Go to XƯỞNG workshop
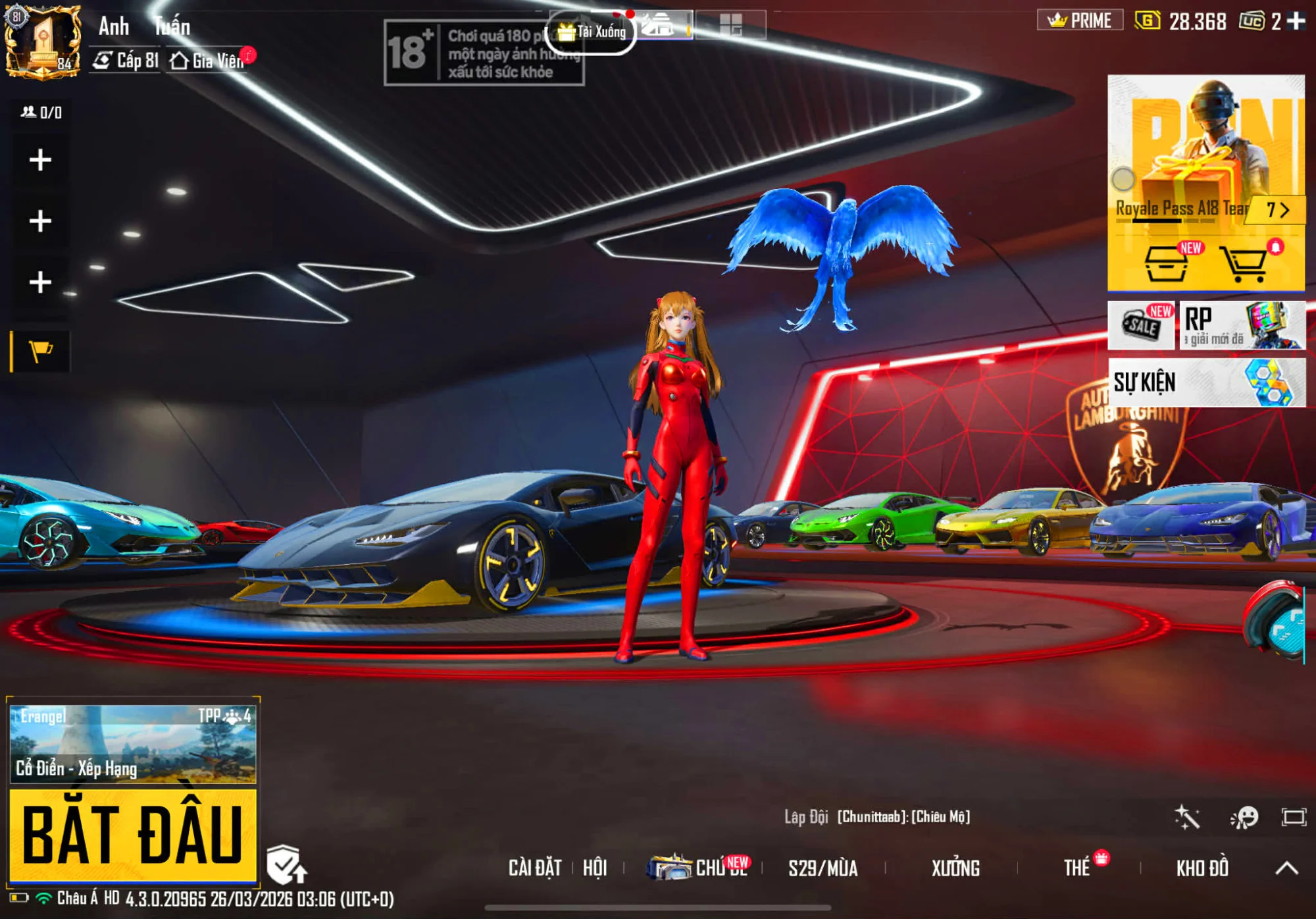Screen dimensions: 1316x919 tap(955, 869)
